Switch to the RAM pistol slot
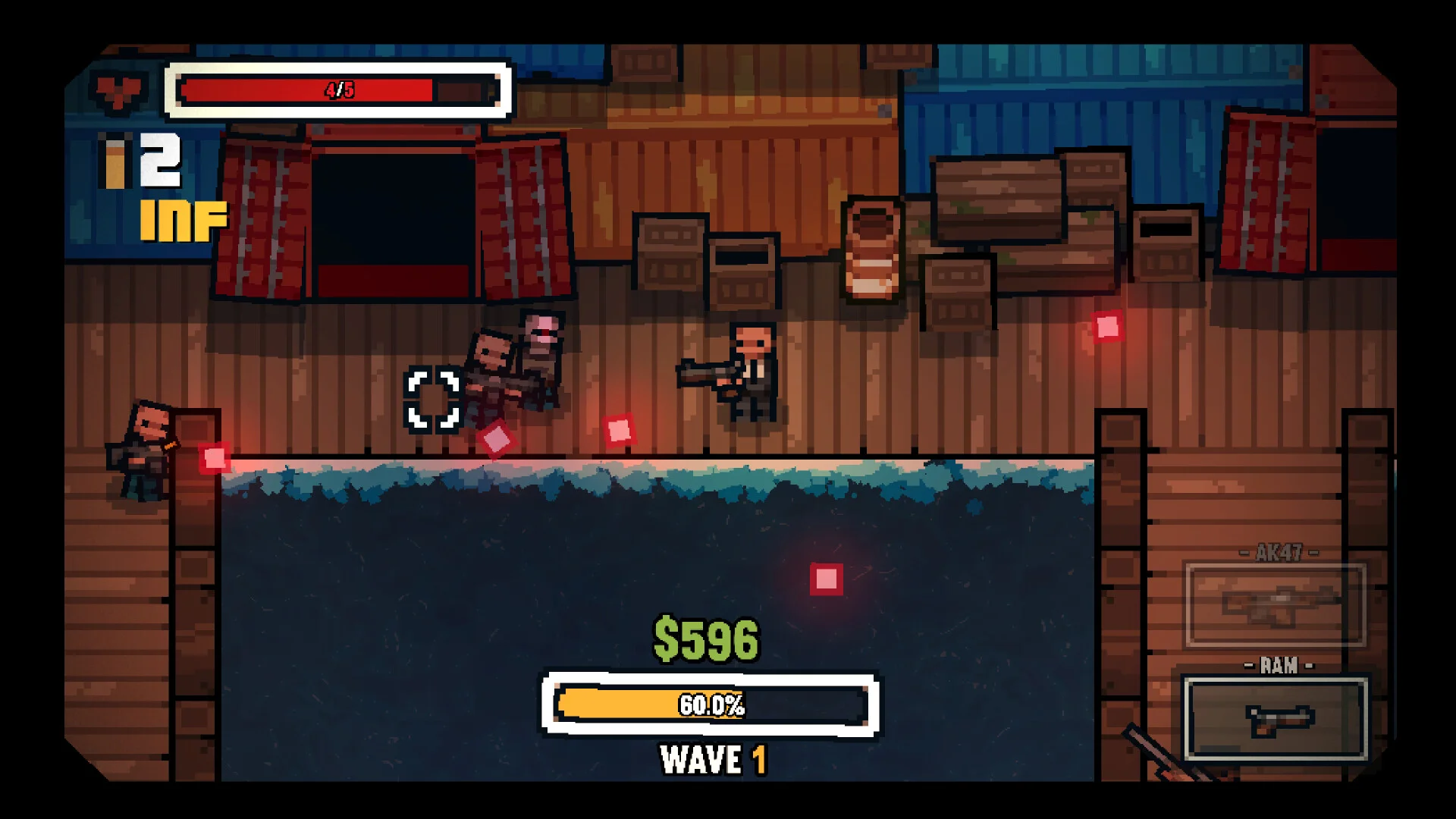The height and width of the screenshot is (819, 1456). tap(1276, 718)
